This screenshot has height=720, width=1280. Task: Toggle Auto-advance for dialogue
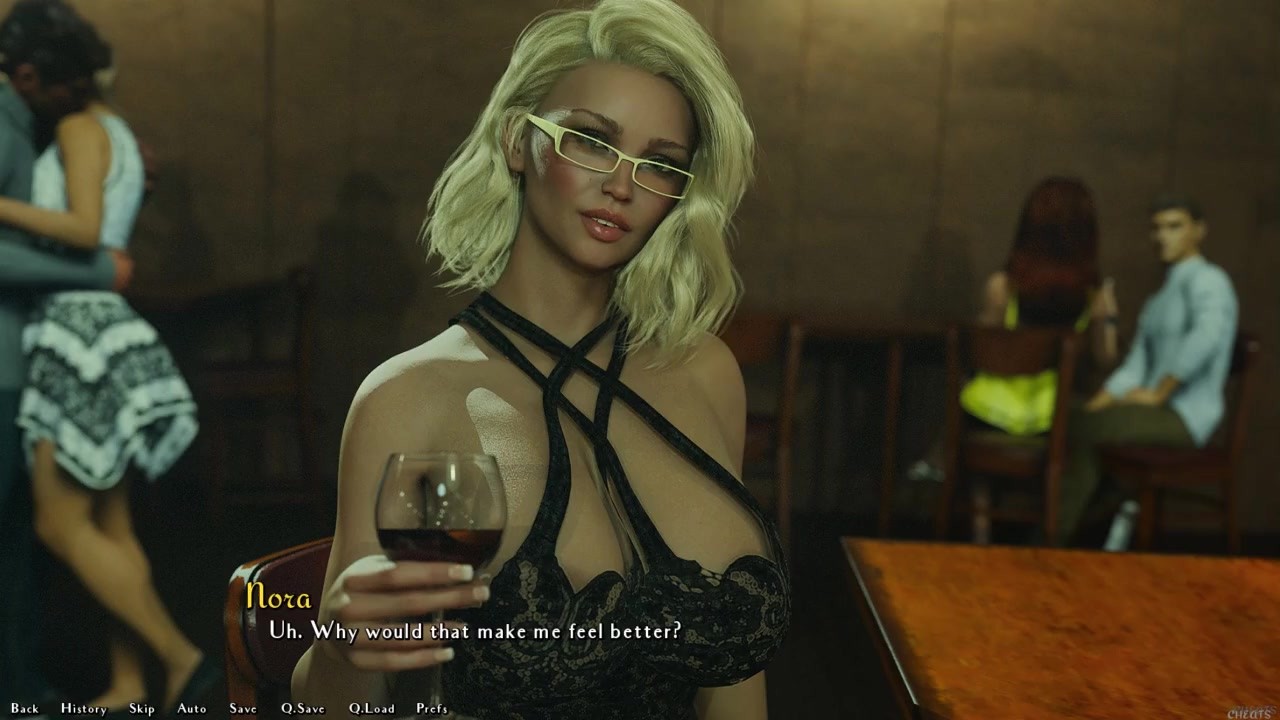click(192, 708)
